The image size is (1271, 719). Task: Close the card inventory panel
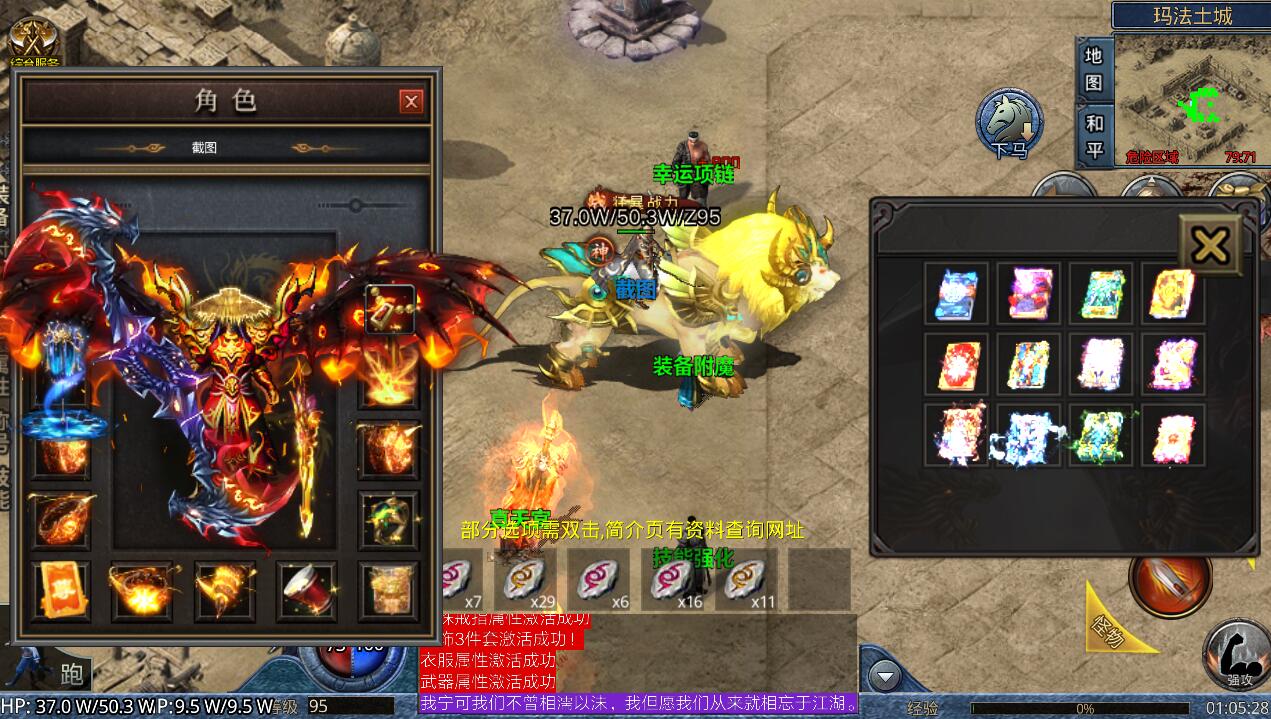tap(1210, 242)
